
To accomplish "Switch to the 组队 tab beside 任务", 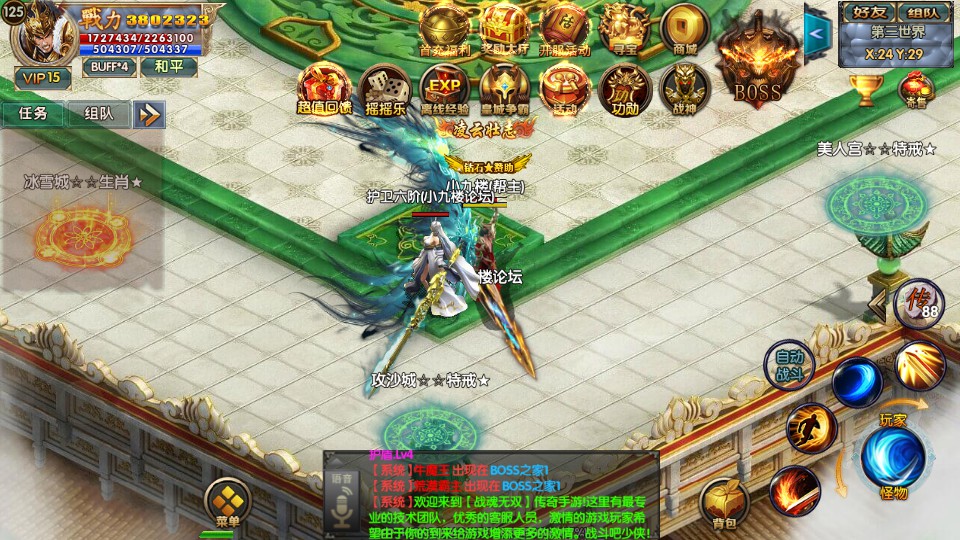I will pos(98,113).
